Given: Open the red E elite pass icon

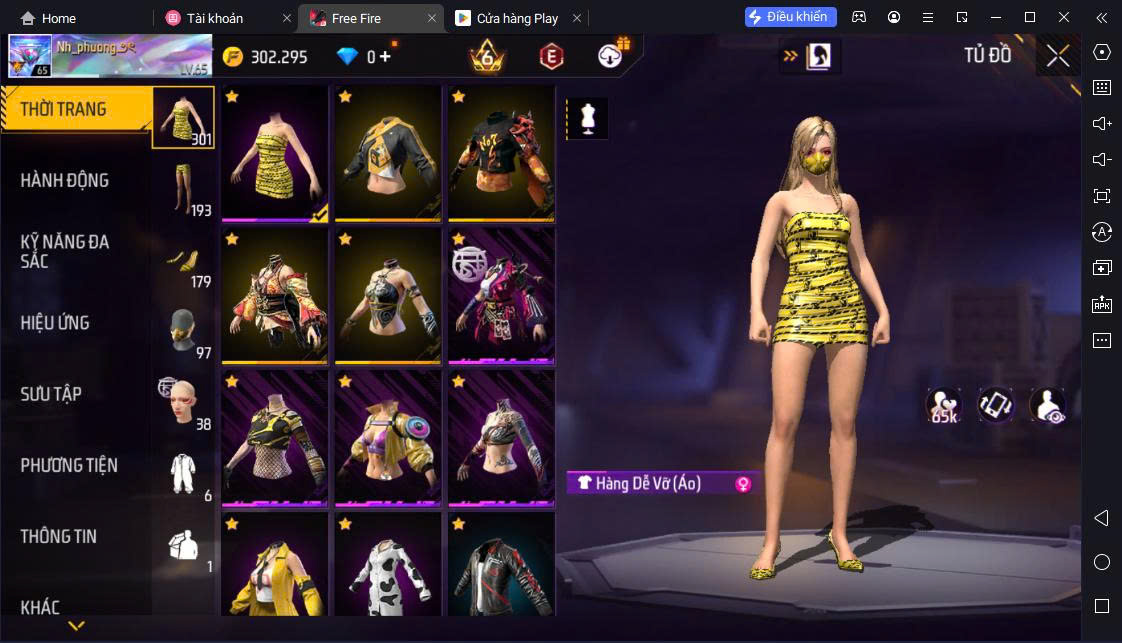Looking at the screenshot, I should 550,56.
